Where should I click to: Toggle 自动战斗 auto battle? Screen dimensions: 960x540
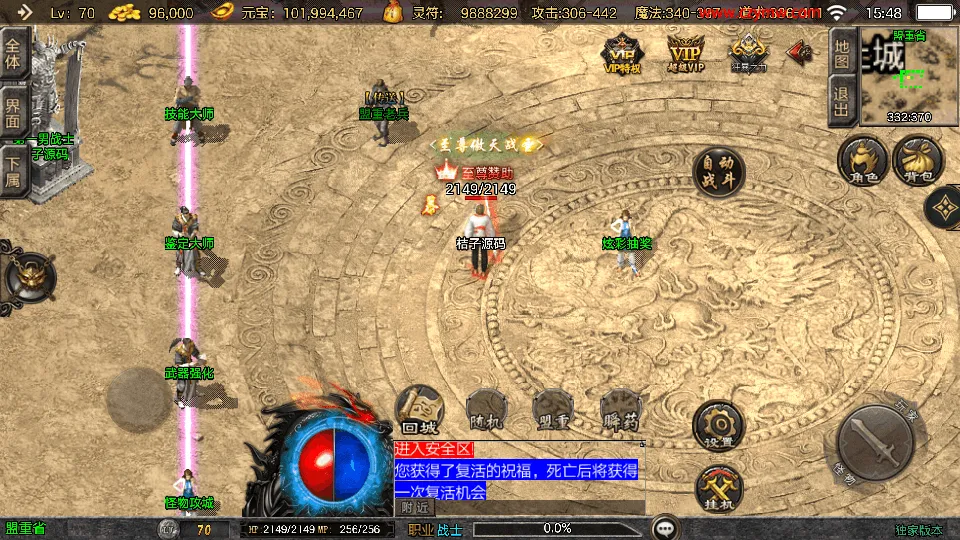[x=719, y=173]
